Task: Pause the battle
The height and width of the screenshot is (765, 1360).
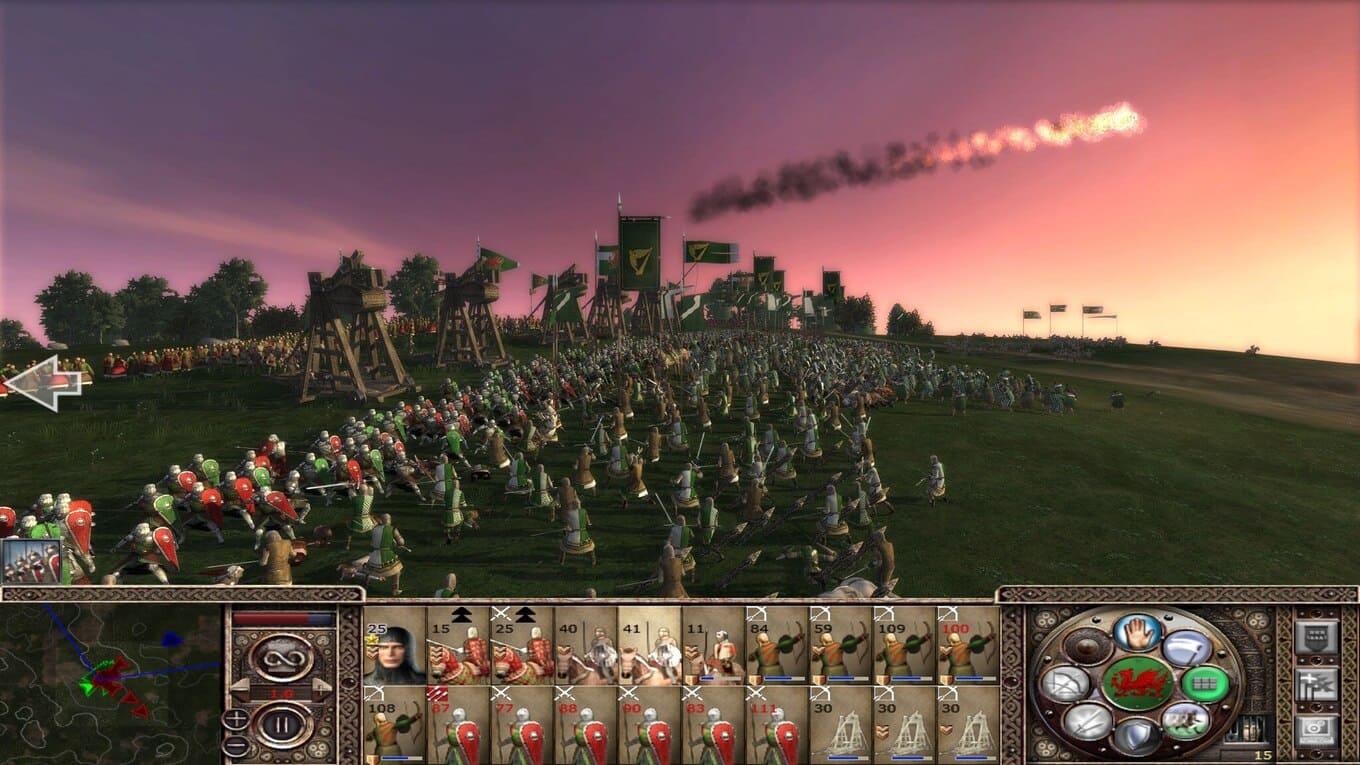Action: coord(281,724)
